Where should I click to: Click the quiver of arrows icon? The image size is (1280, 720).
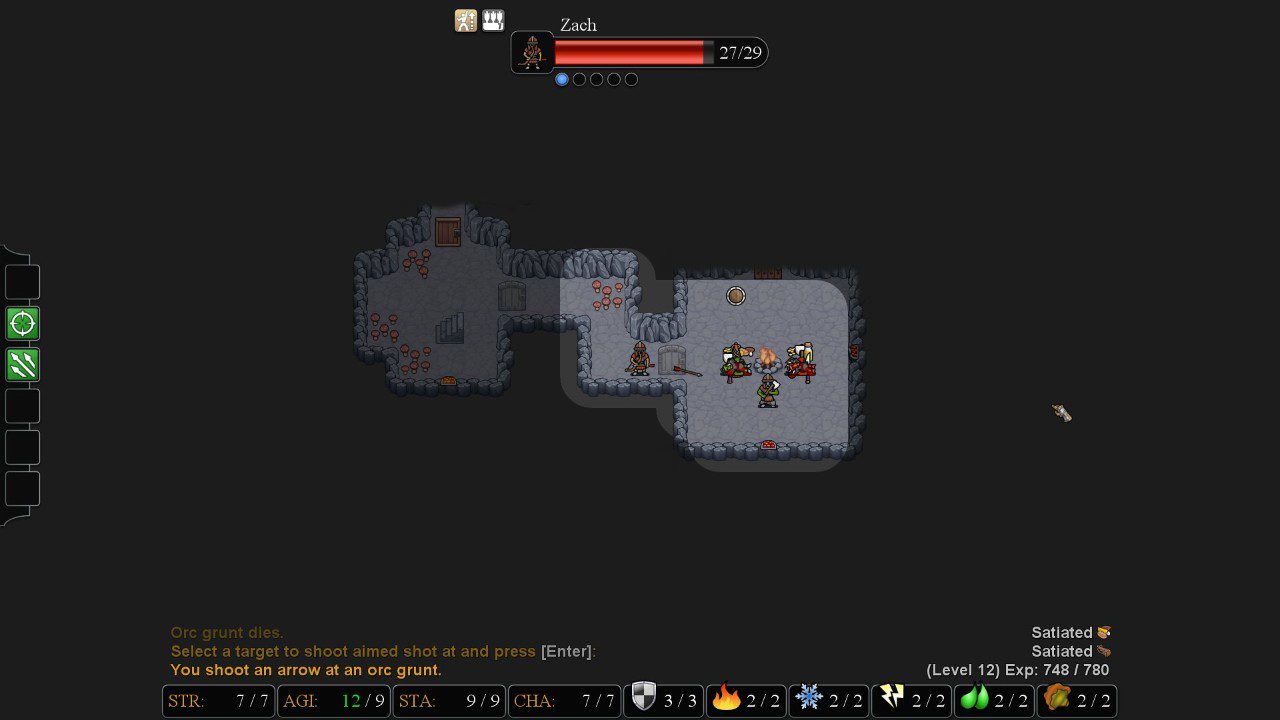click(x=492, y=20)
